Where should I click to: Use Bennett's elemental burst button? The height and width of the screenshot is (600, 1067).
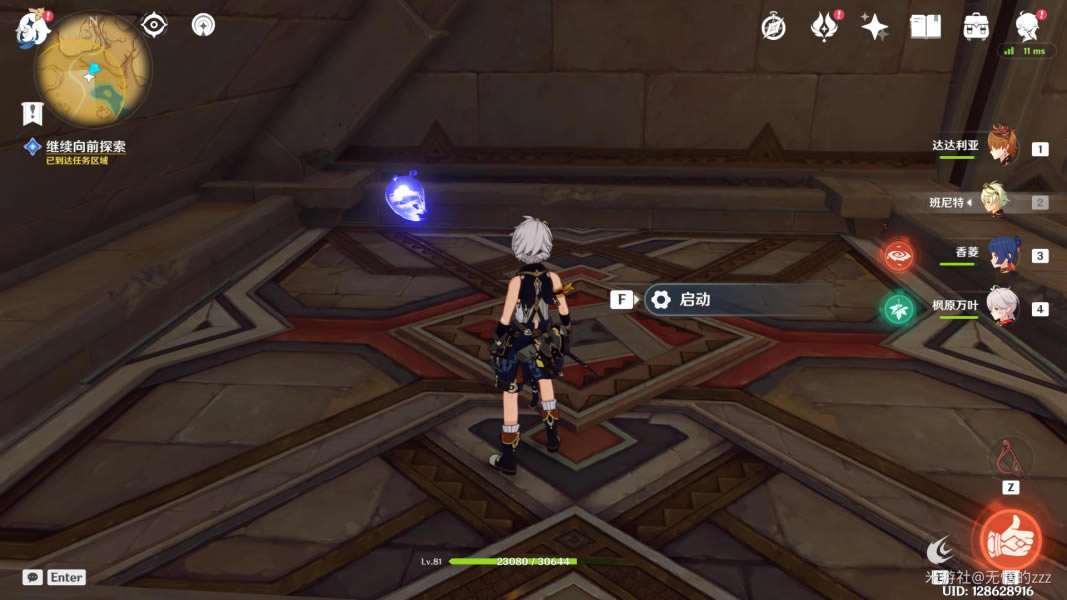1010,541
